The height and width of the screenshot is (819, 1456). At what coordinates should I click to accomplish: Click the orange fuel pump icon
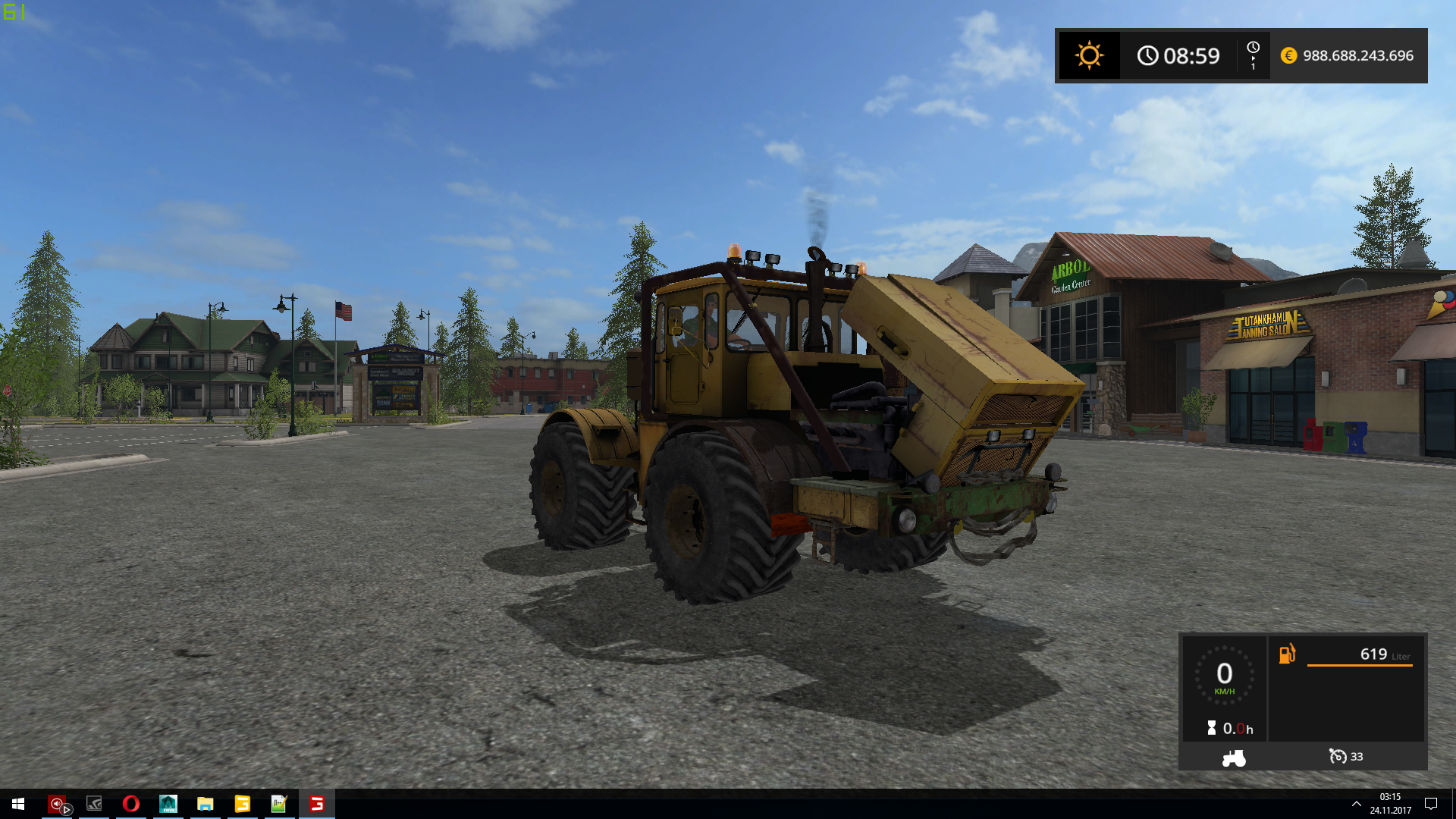pos(1288,654)
